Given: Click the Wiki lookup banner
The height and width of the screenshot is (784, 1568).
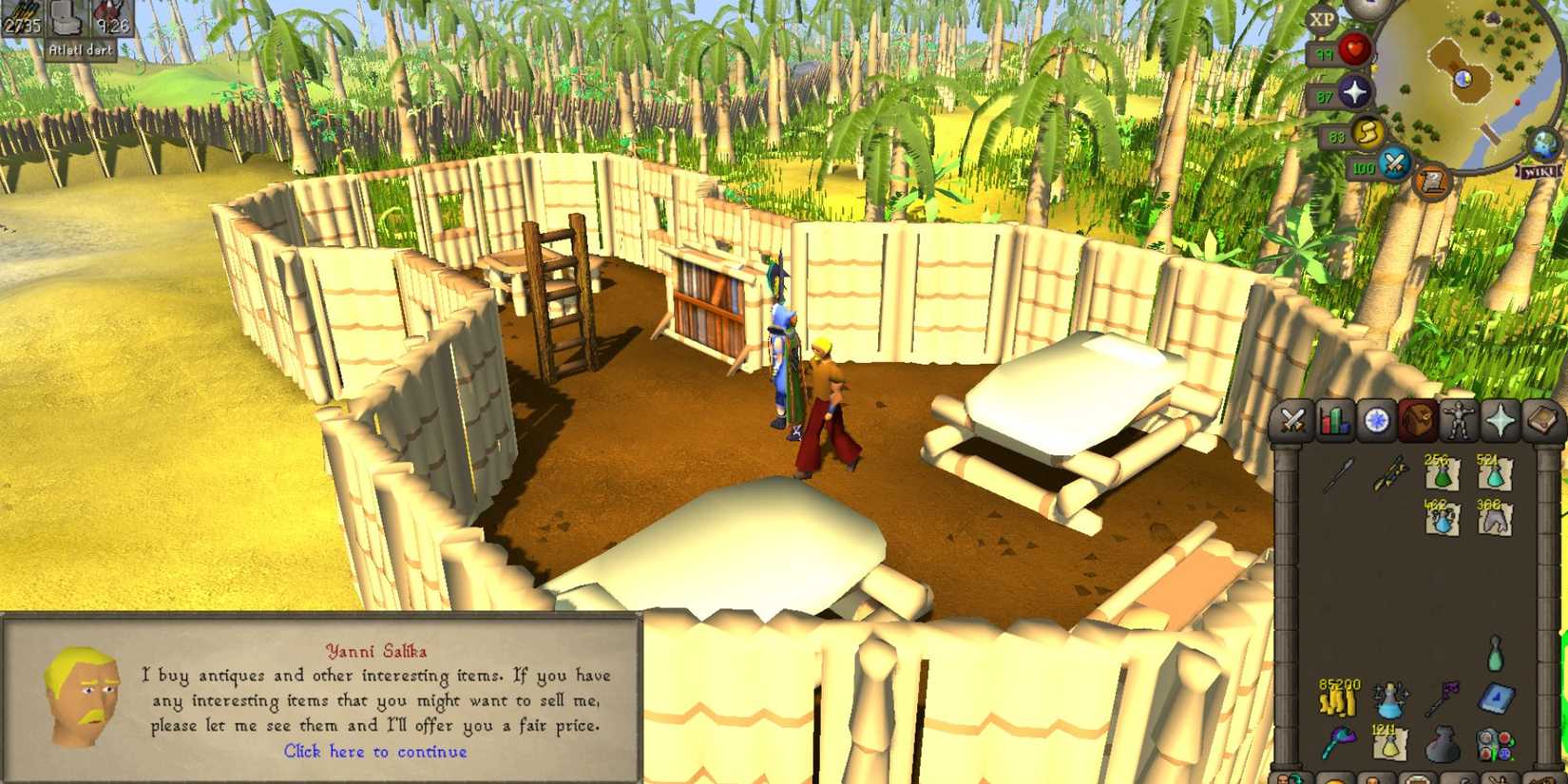Looking at the screenshot, I should coord(1539,172).
